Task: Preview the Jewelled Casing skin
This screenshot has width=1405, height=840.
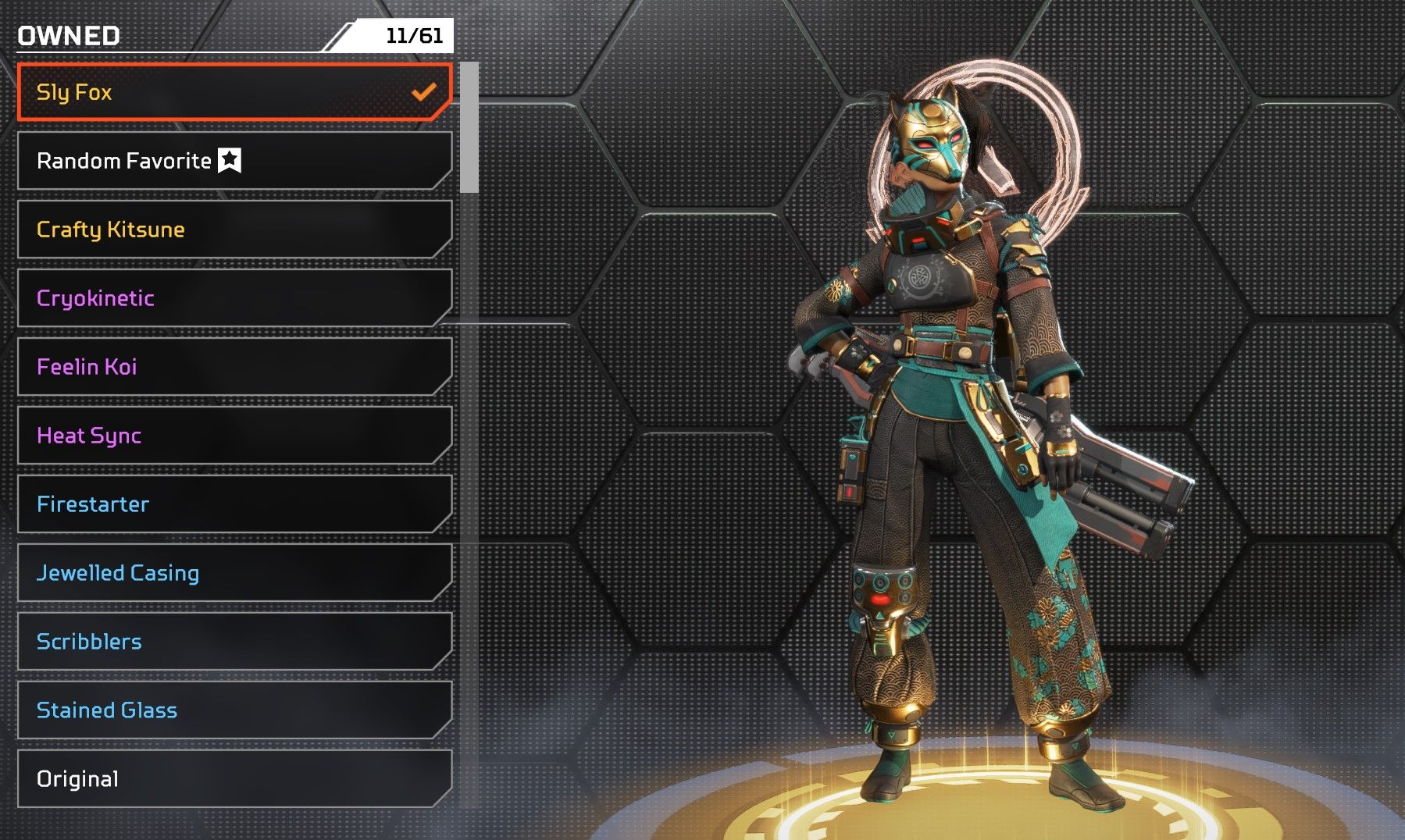Action: [x=234, y=573]
